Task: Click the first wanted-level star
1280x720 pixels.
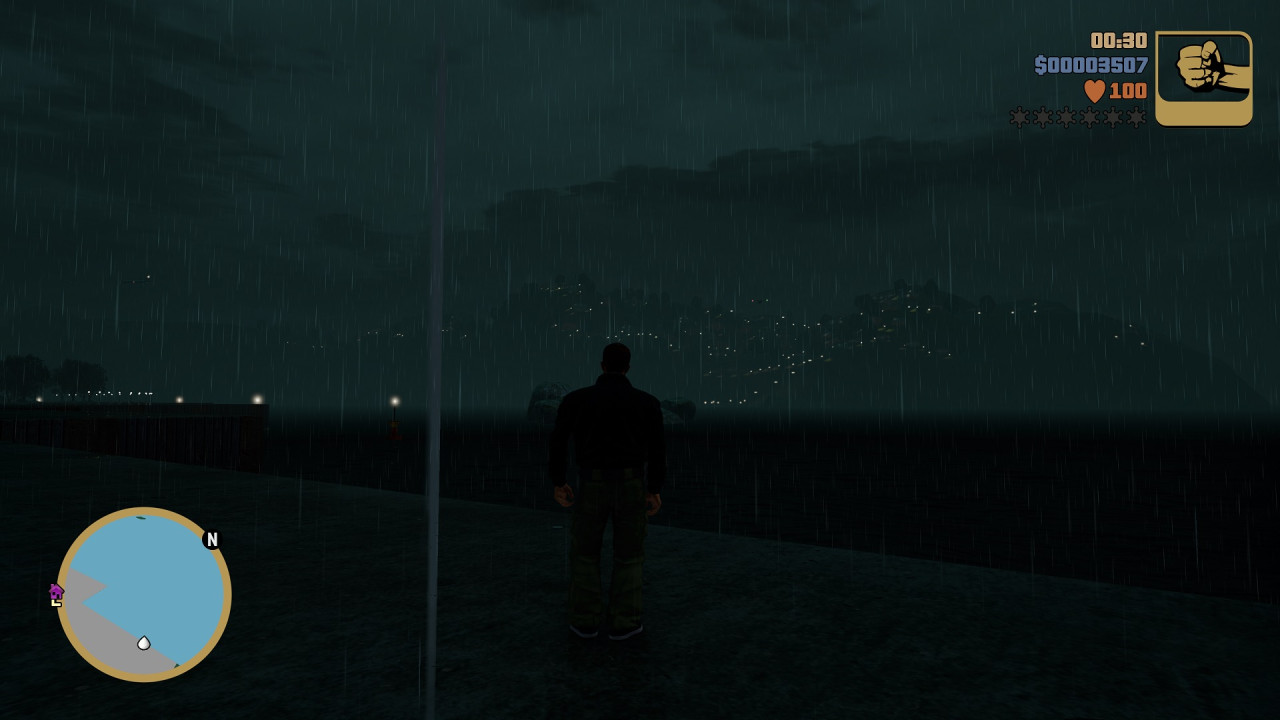Action: (1017, 116)
